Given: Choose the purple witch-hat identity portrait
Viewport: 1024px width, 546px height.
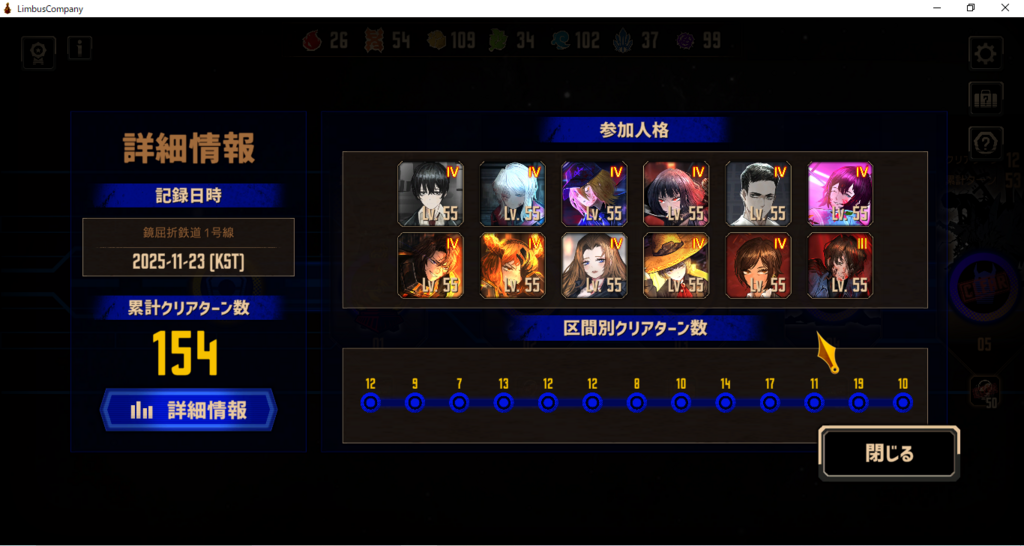Looking at the screenshot, I should click(x=594, y=194).
